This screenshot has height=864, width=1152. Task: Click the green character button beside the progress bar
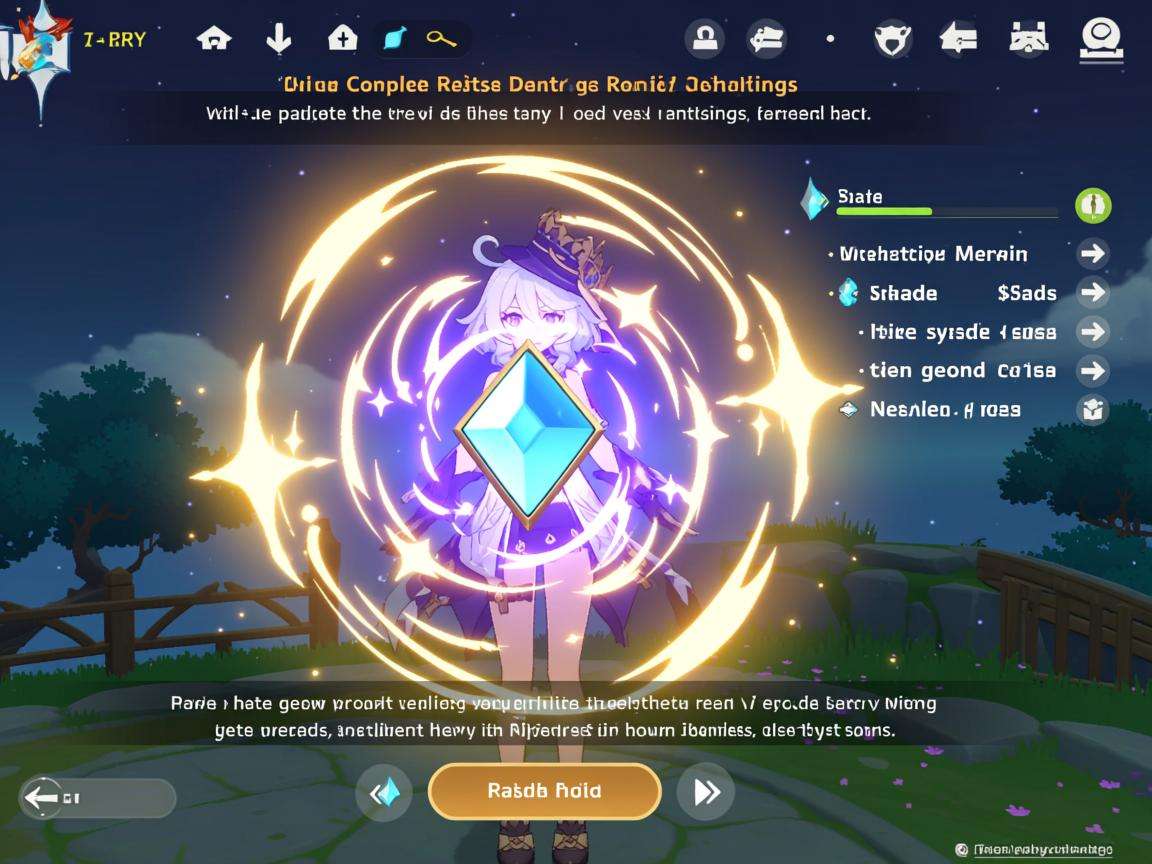(1093, 205)
